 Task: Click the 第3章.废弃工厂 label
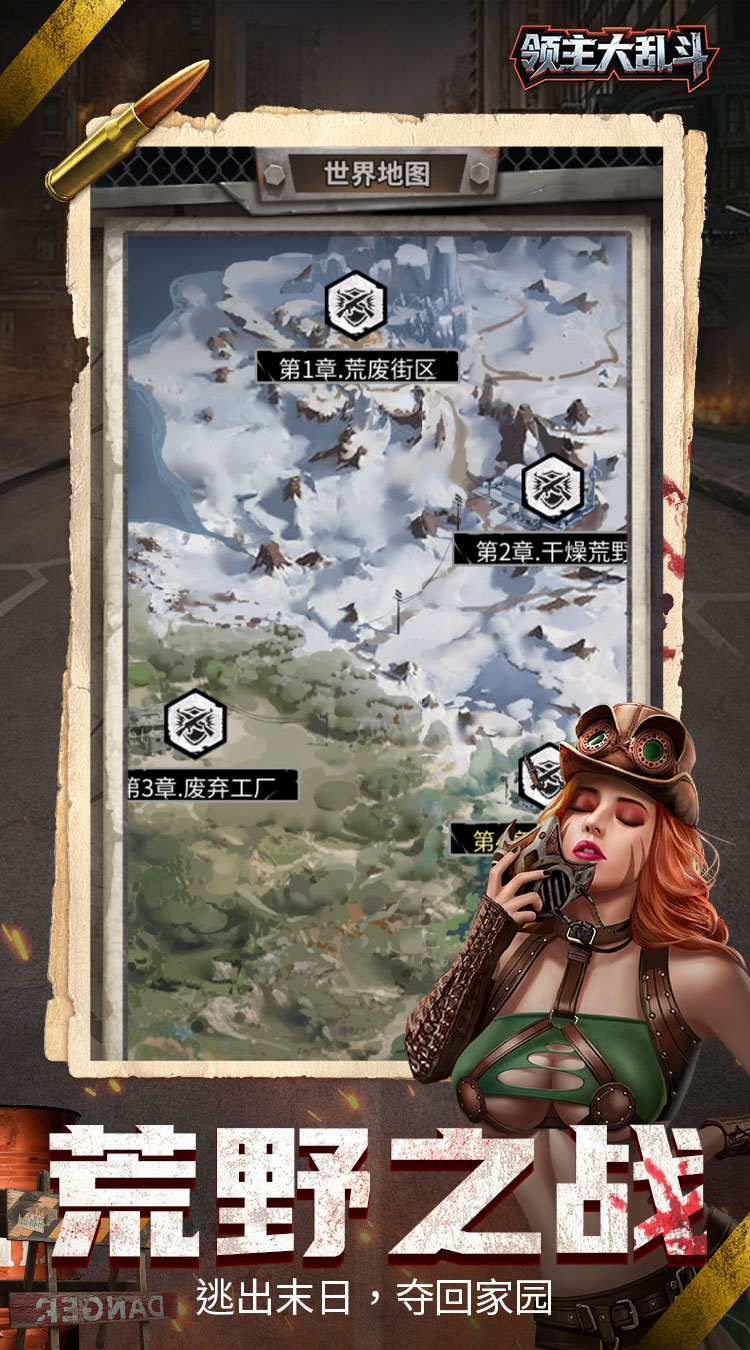tap(212, 786)
